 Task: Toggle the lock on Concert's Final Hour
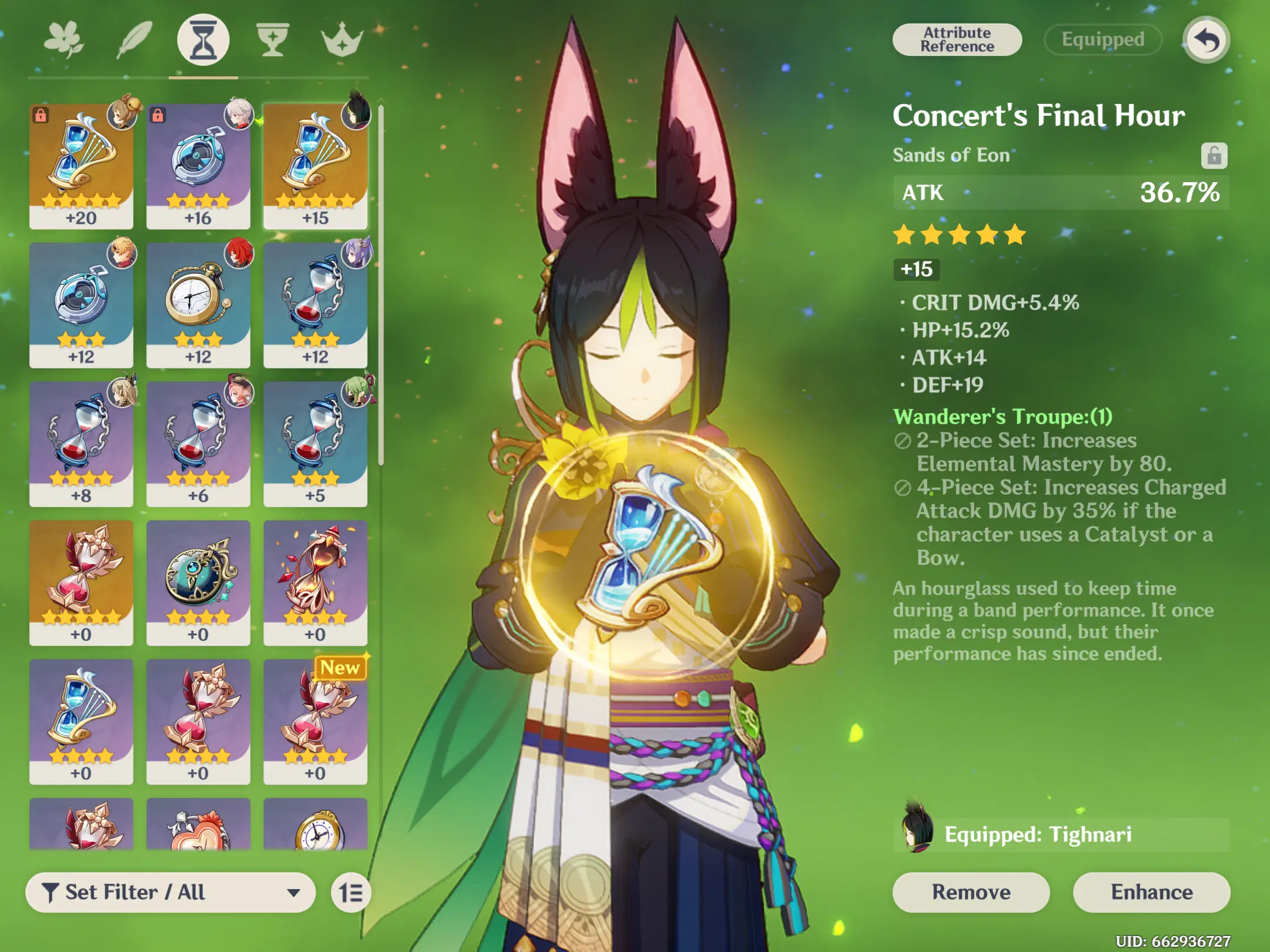(1214, 156)
